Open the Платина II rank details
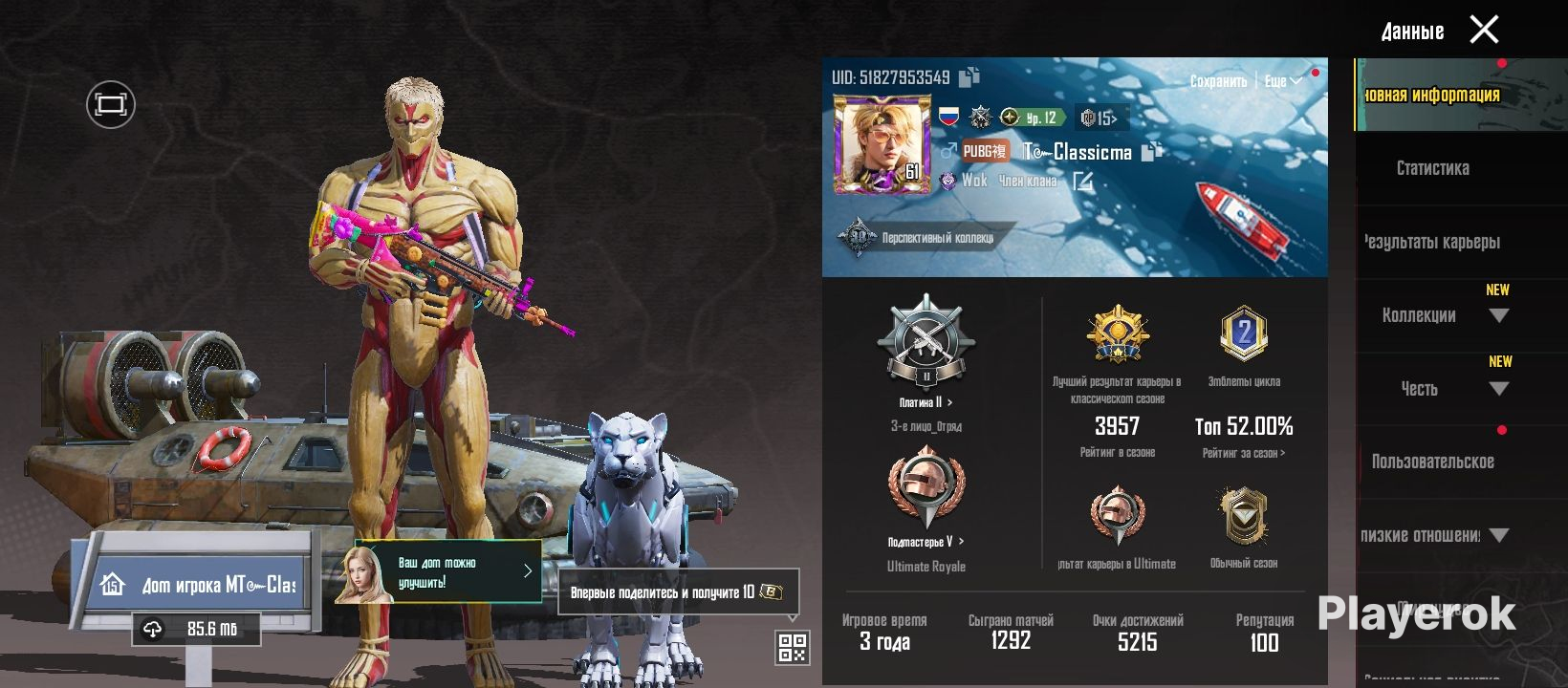Viewport: 1568px width, 688px height. point(926,402)
